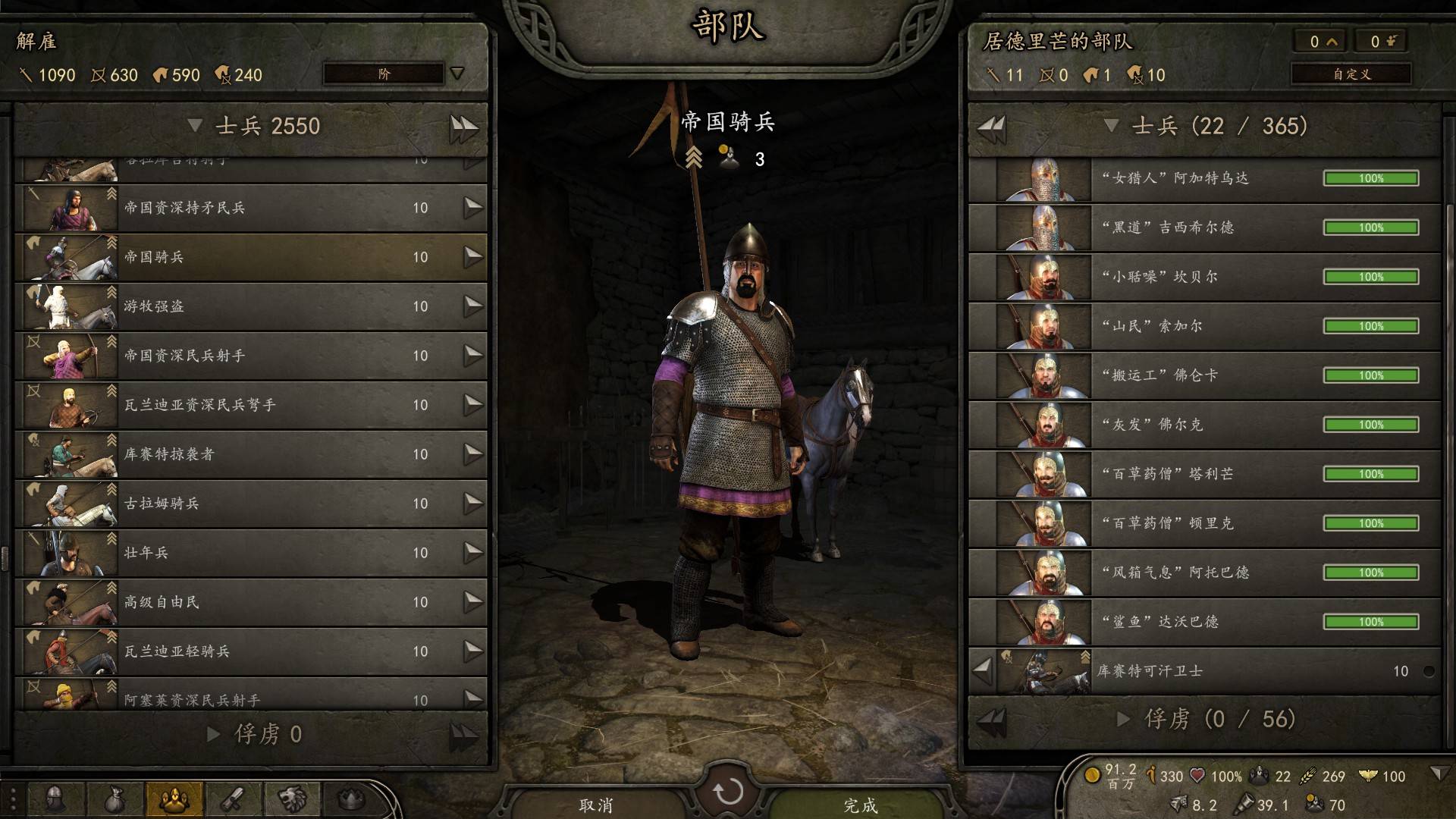Expand the right 俘虏 (0 / 56) section
1456x819 pixels.
pyautogui.click(x=1124, y=719)
